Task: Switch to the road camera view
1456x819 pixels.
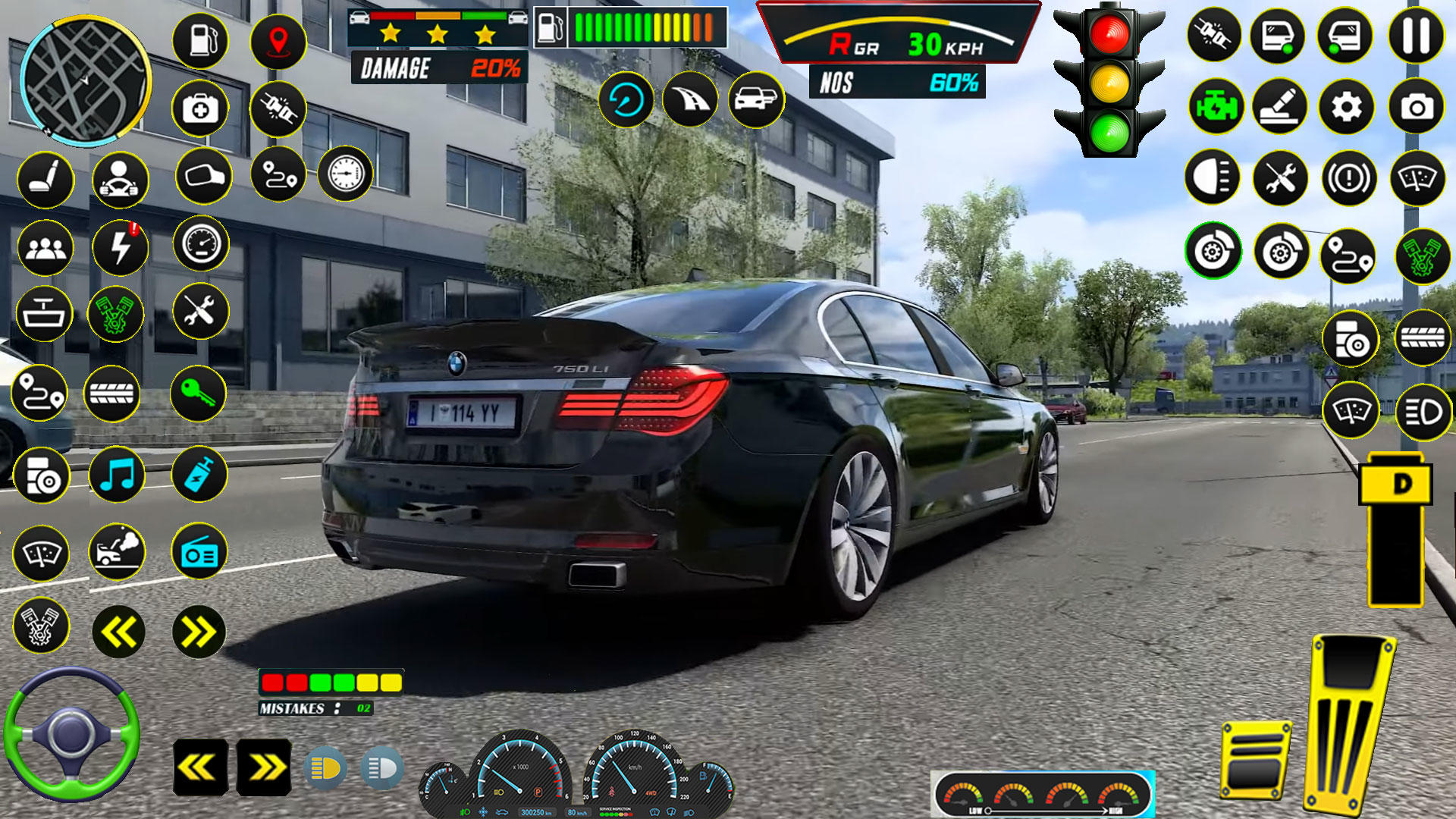Action: pyautogui.click(x=690, y=101)
